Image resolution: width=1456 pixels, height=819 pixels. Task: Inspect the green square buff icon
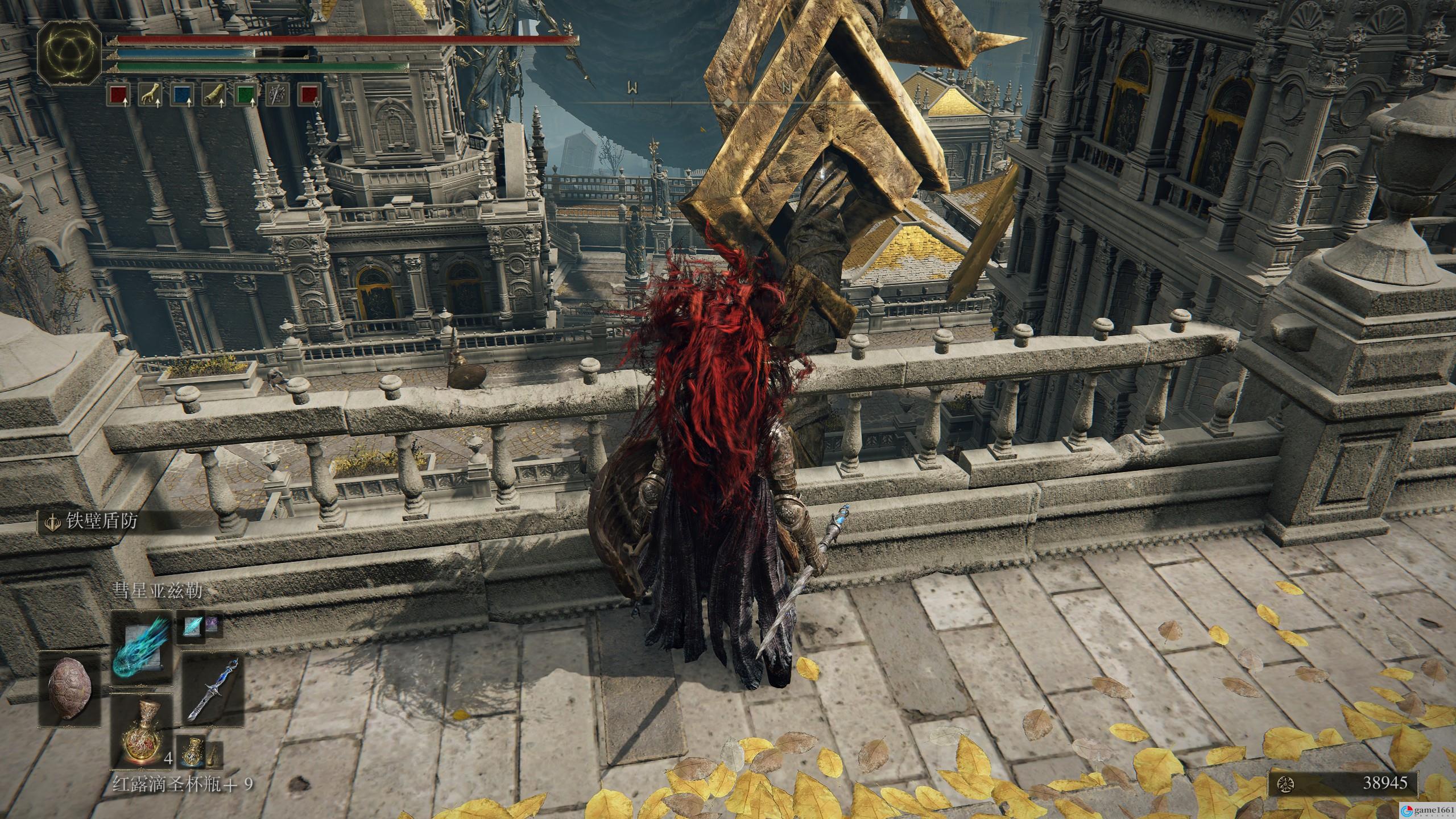click(245, 96)
